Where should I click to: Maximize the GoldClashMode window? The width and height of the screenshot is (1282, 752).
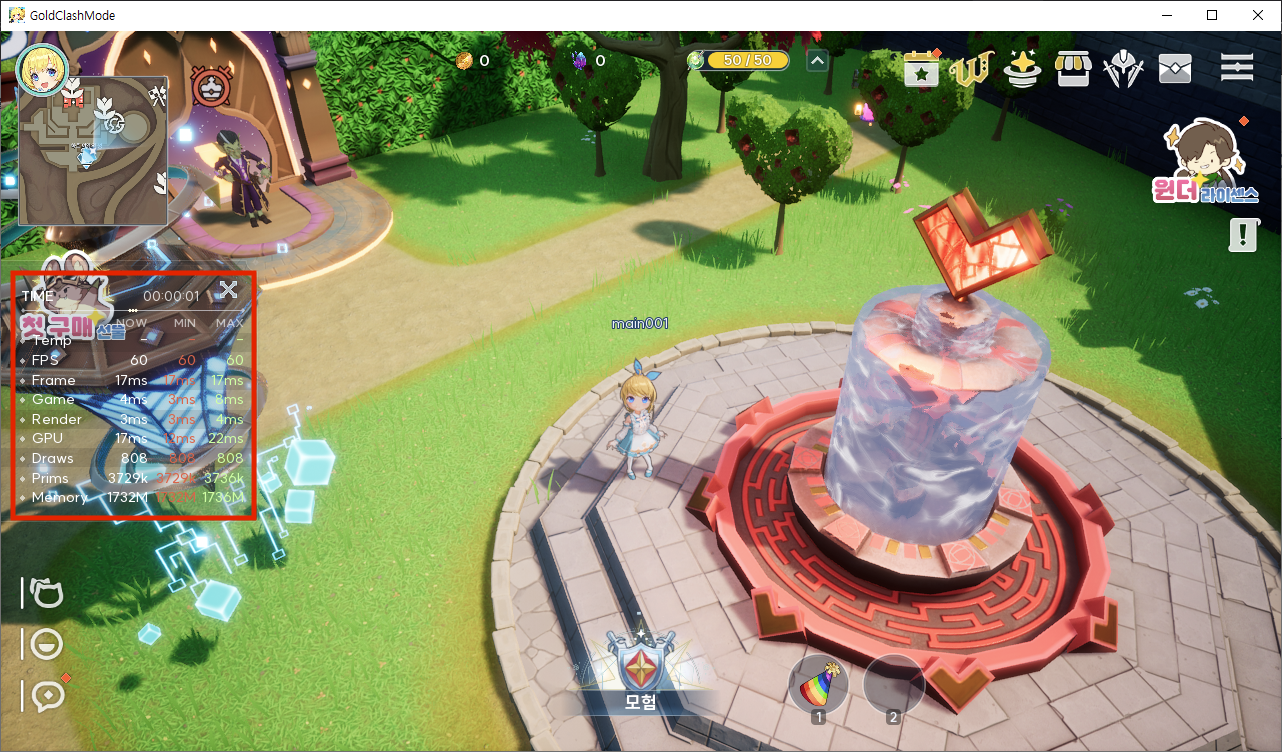coord(1212,15)
